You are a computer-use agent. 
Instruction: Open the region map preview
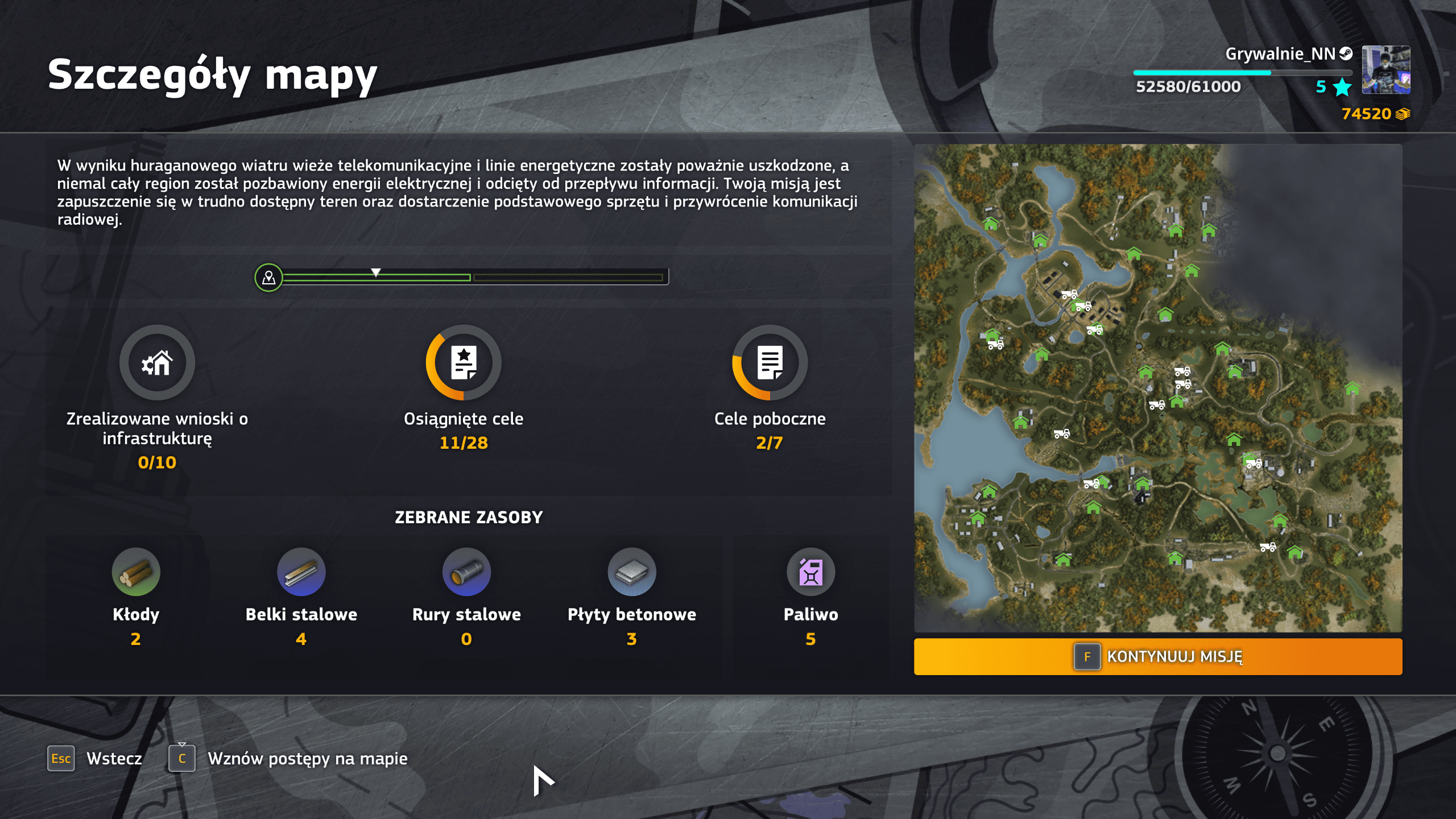point(1157,387)
